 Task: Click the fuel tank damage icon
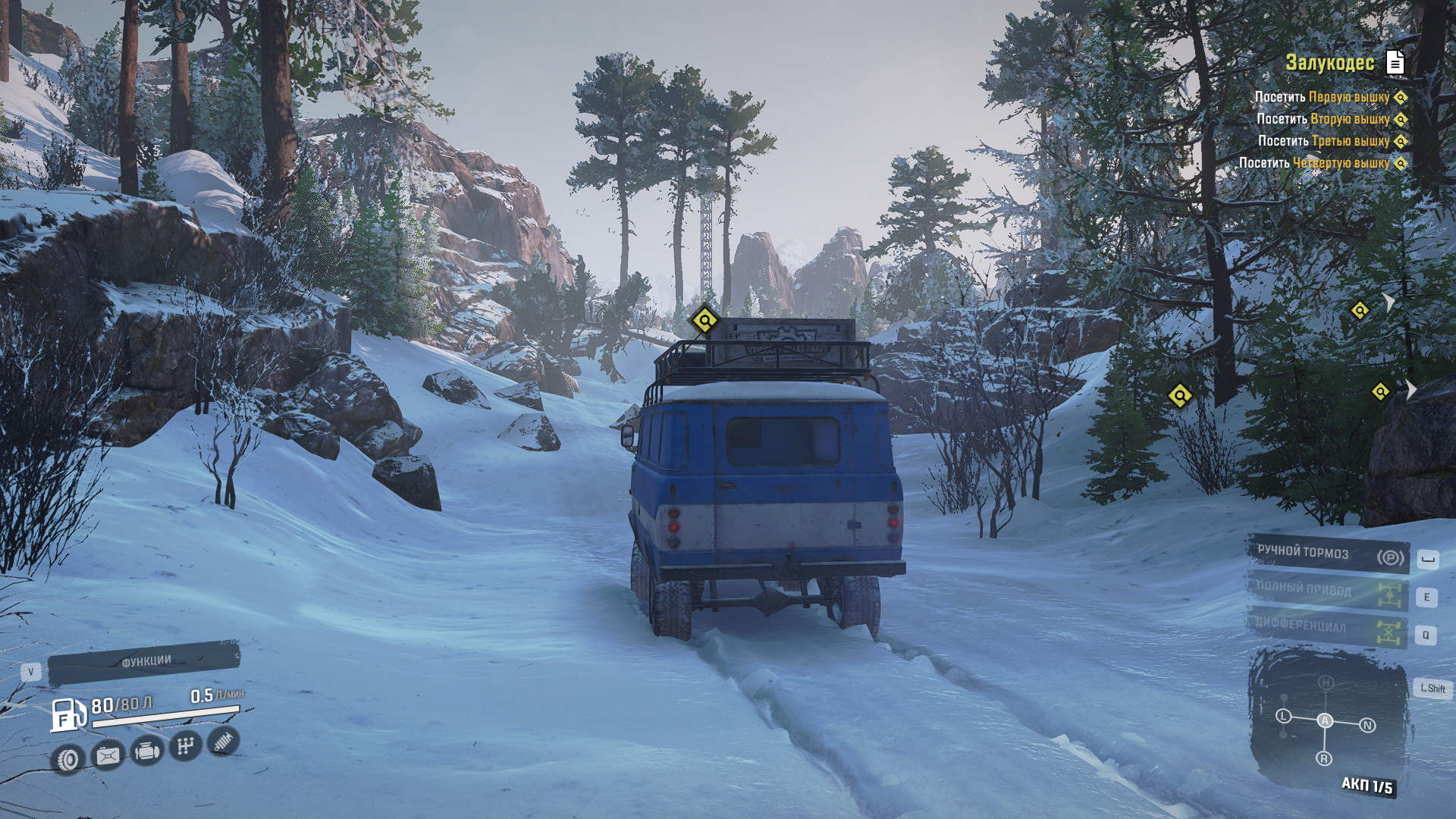coord(107,755)
